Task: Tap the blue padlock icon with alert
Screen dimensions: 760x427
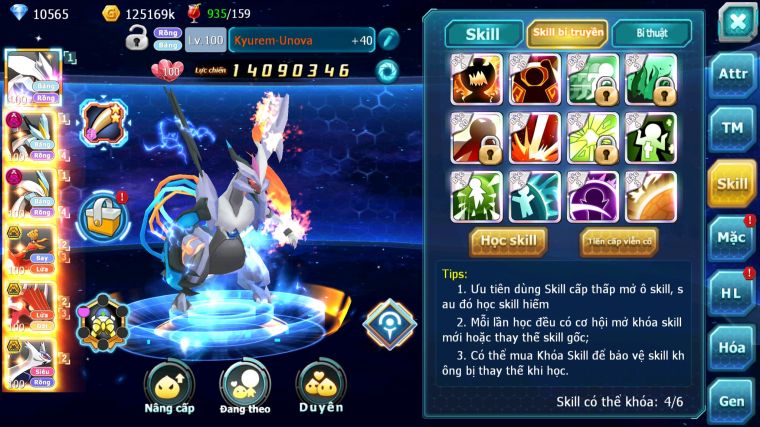Action: click(103, 213)
